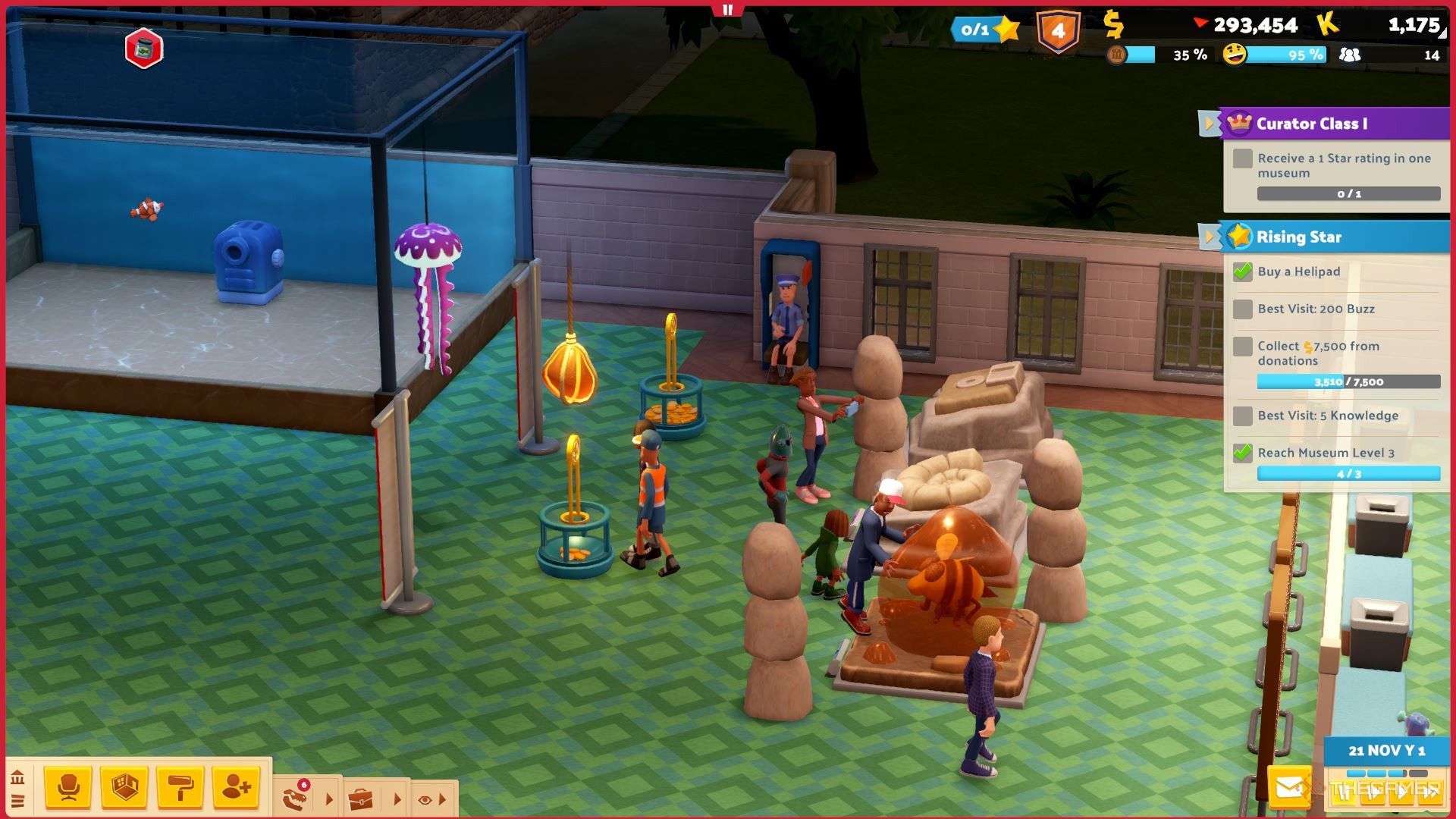Select the Best Visit: 200 Buzz objective
Screen dimensions: 1456x819
point(1316,309)
